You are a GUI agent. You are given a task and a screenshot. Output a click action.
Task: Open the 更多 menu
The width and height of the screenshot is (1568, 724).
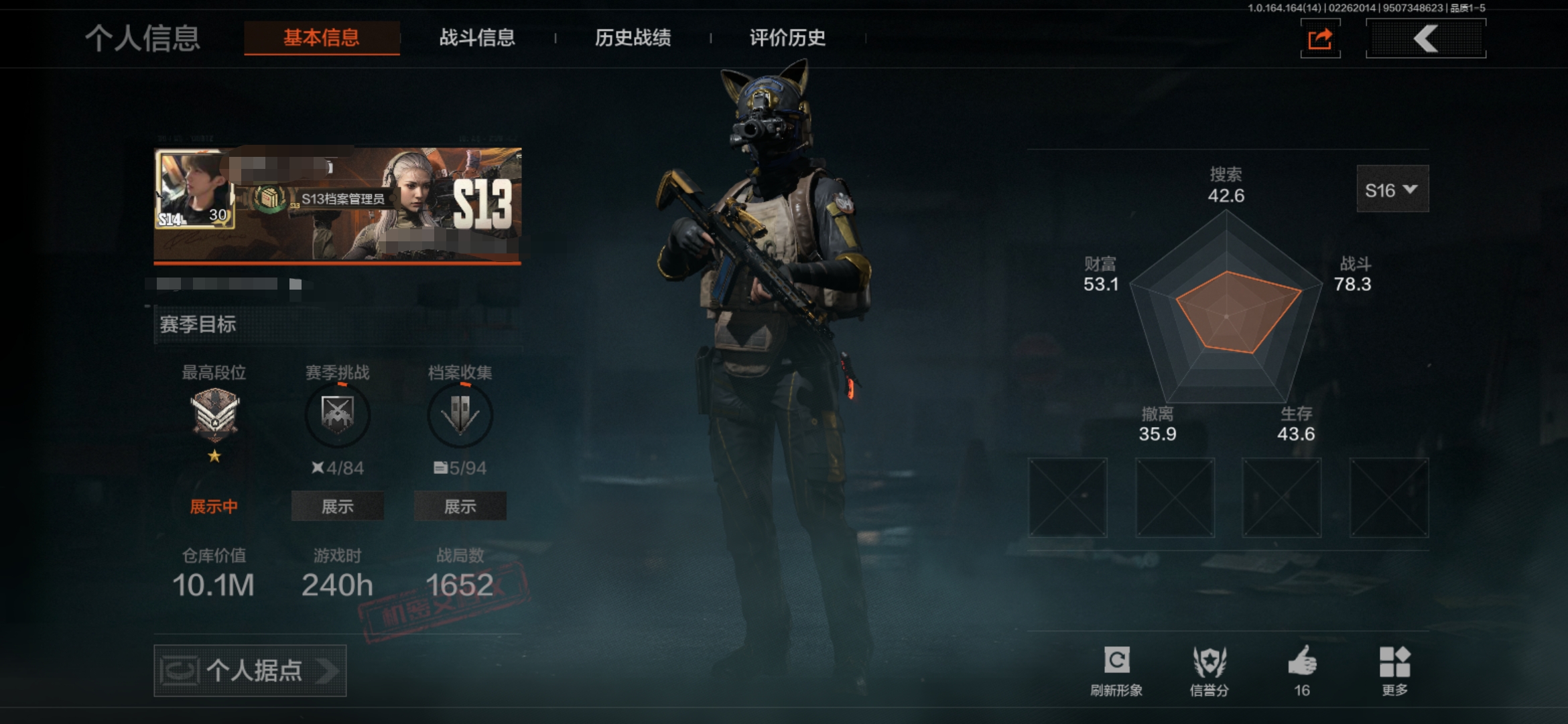[x=1395, y=669]
